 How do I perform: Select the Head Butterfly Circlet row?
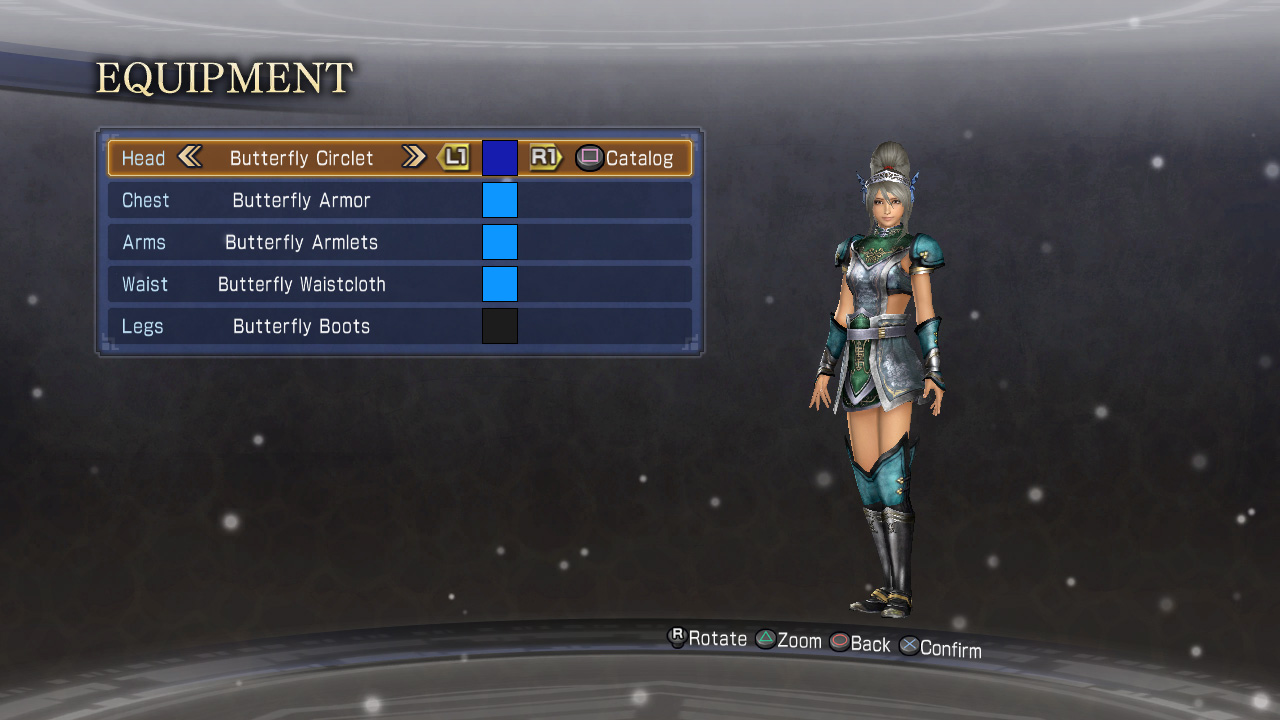pyautogui.click(x=301, y=158)
